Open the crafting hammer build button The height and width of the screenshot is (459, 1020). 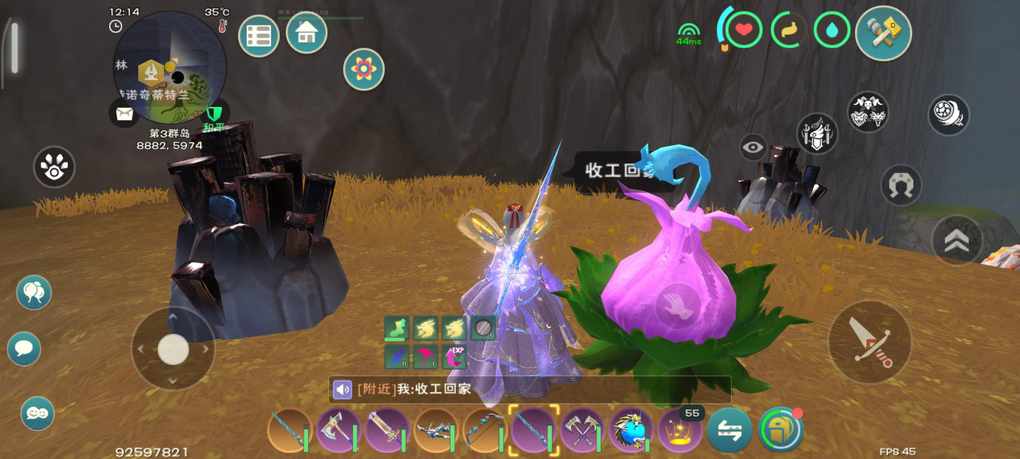pyautogui.click(x=883, y=33)
